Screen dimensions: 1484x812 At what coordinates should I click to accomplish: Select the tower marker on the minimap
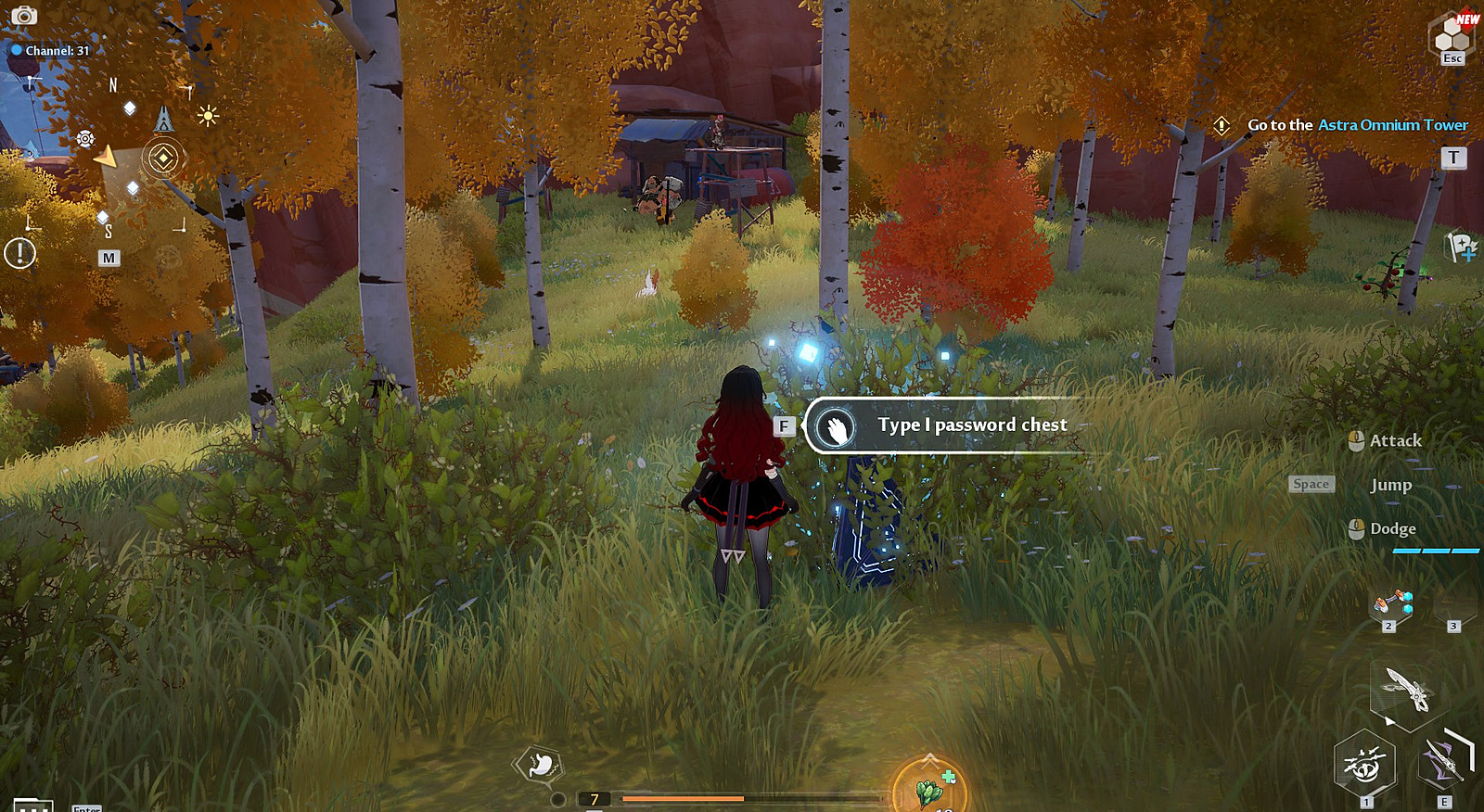point(164,119)
